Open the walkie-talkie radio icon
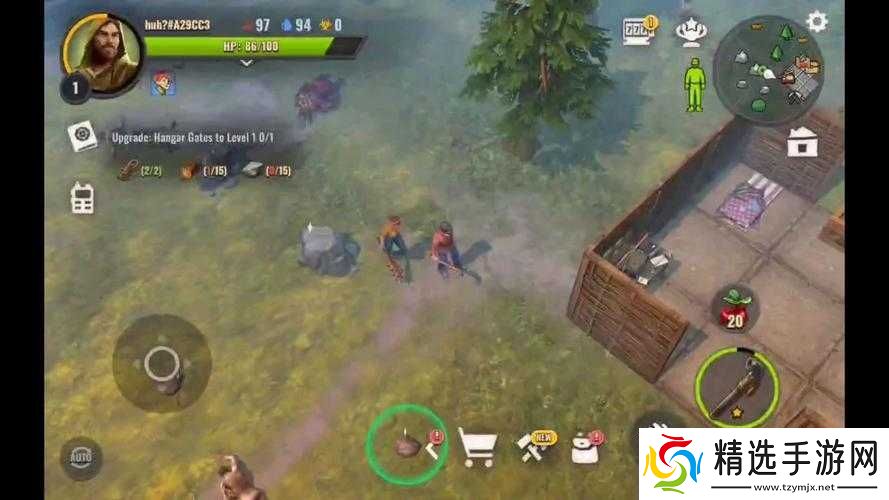The height and width of the screenshot is (500, 889). [82, 197]
